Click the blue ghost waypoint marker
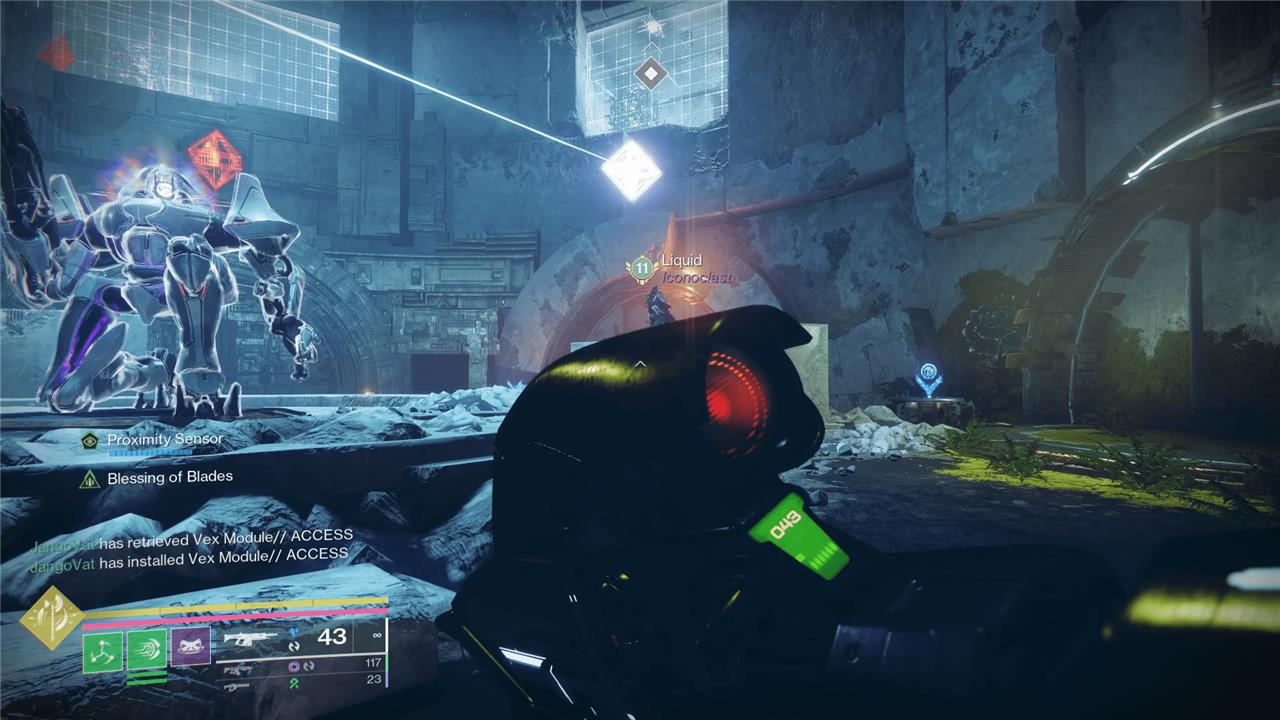The width and height of the screenshot is (1280, 720). 928,378
